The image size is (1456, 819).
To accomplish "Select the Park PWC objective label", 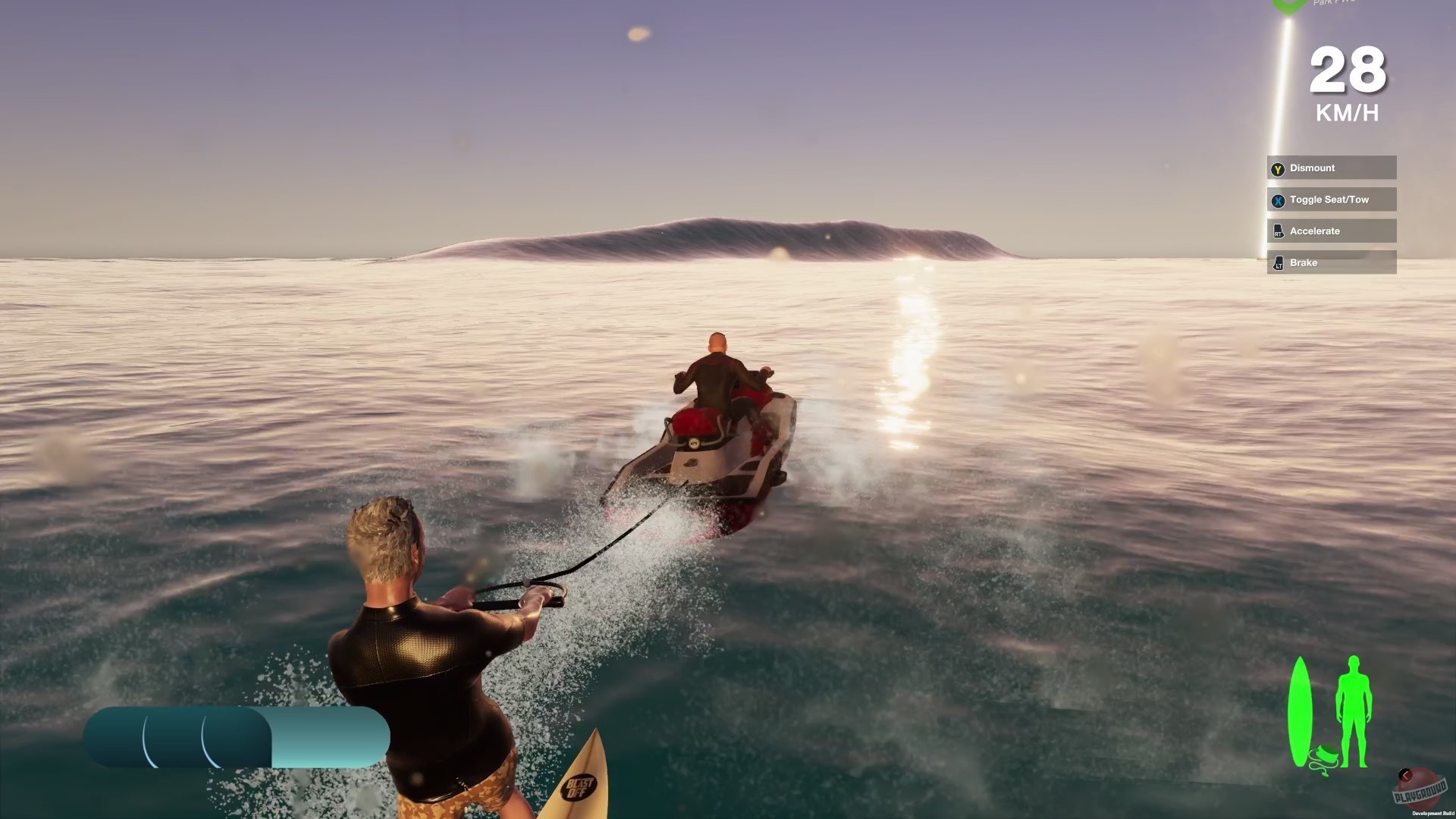I will [x=1330, y=4].
